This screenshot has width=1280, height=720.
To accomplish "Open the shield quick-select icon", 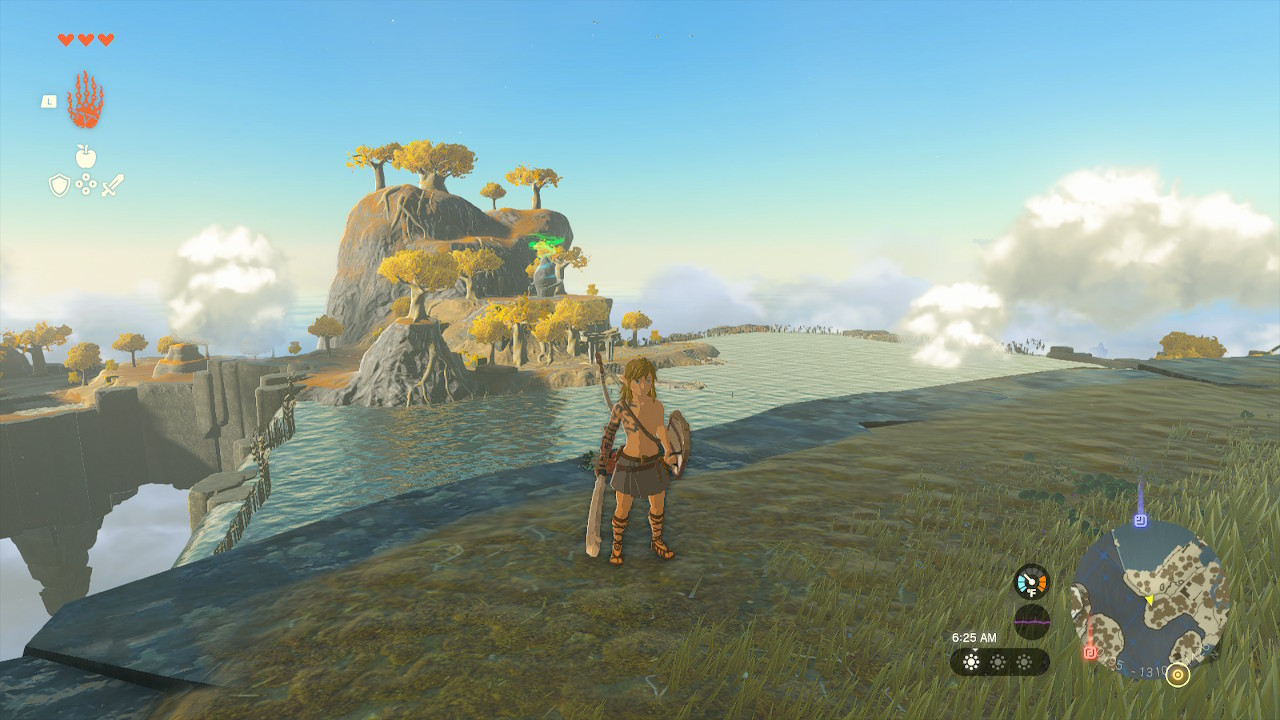I will click(x=59, y=185).
